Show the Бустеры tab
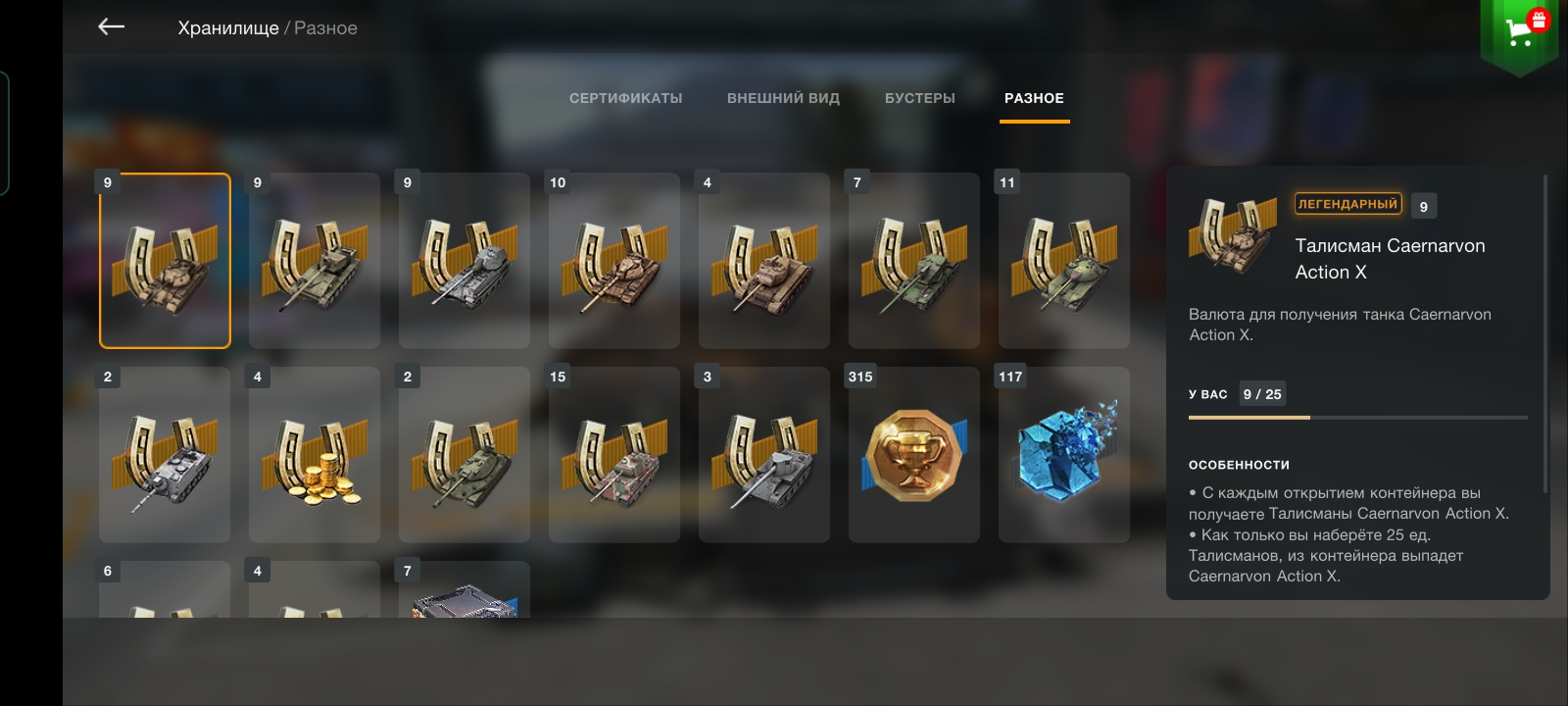Viewport: 1568px width, 706px height. (x=919, y=98)
